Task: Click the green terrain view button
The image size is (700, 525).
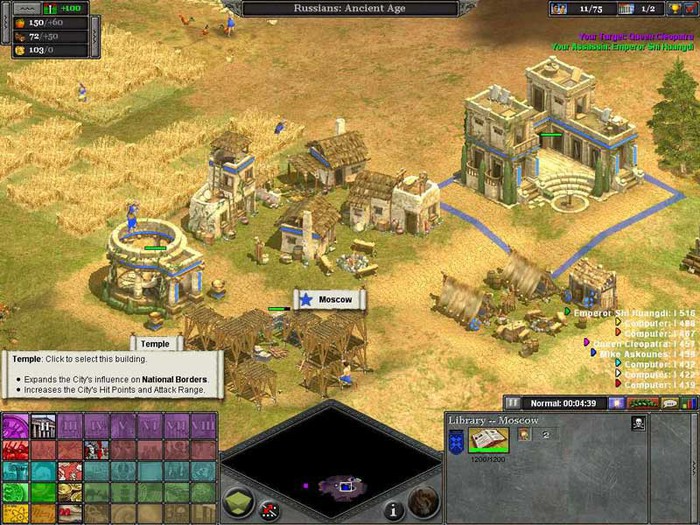Action: [x=237, y=503]
